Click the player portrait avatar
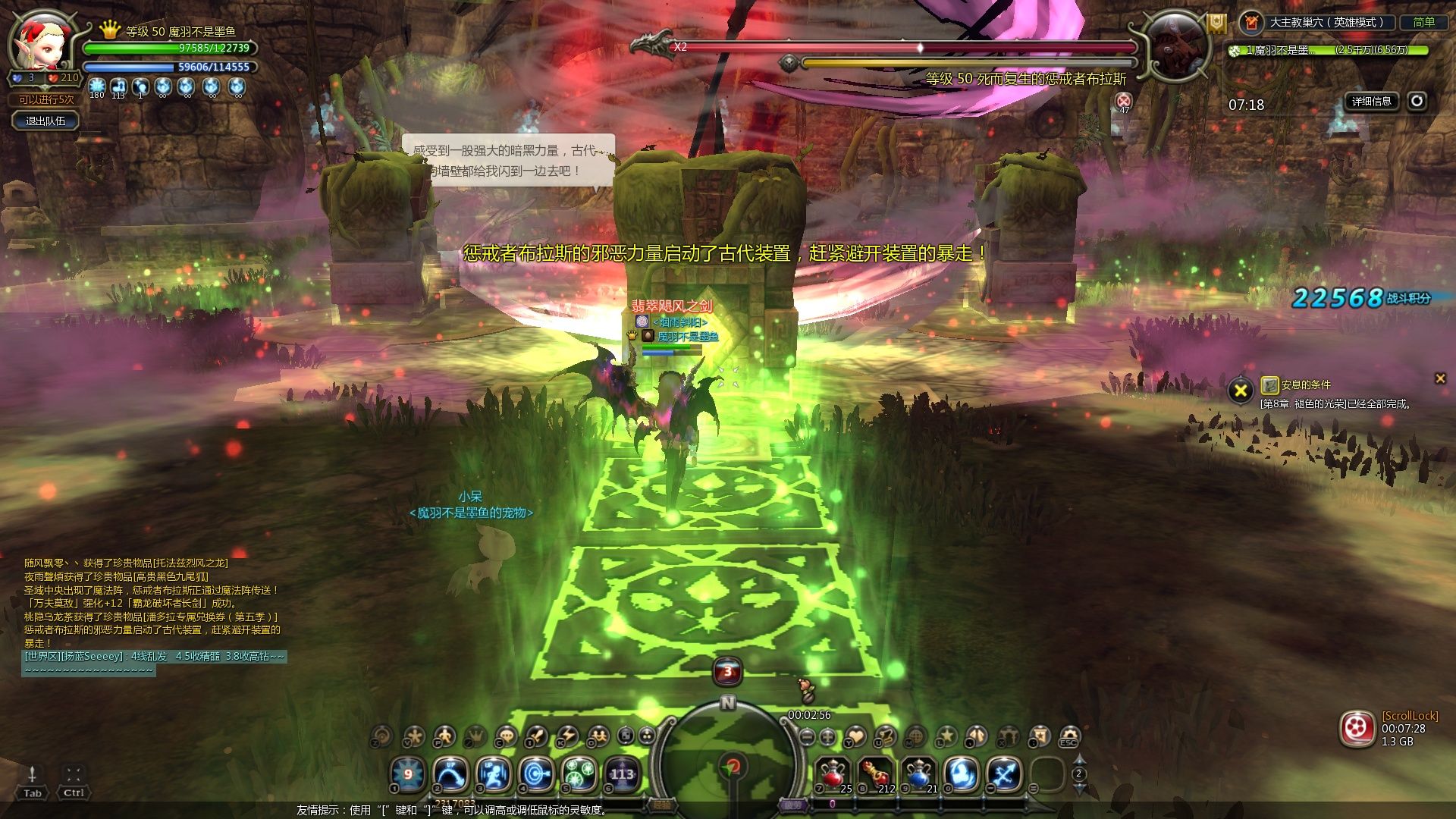Image resolution: width=1456 pixels, height=819 pixels. coord(42,42)
